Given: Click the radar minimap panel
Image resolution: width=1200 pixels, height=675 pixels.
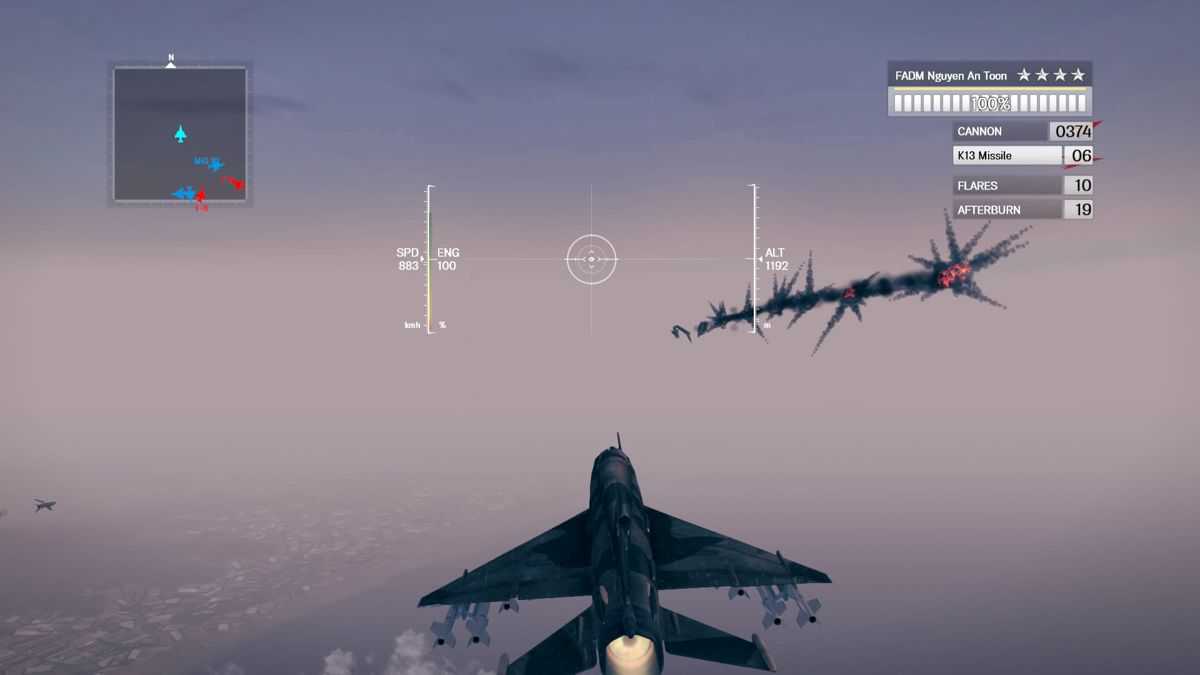Looking at the screenshot, I should click(180, 134).
